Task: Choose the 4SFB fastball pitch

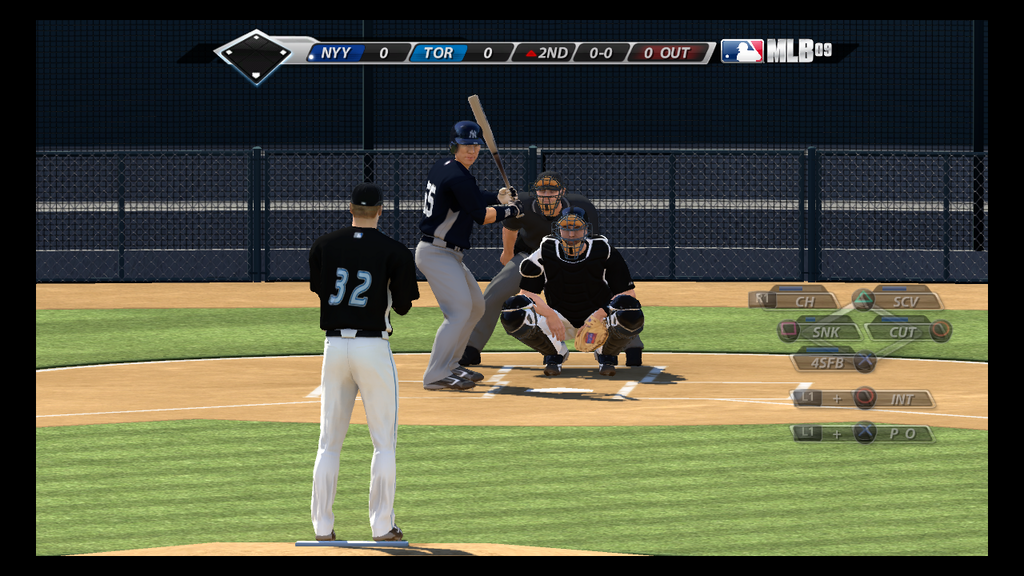Action: 827,362
